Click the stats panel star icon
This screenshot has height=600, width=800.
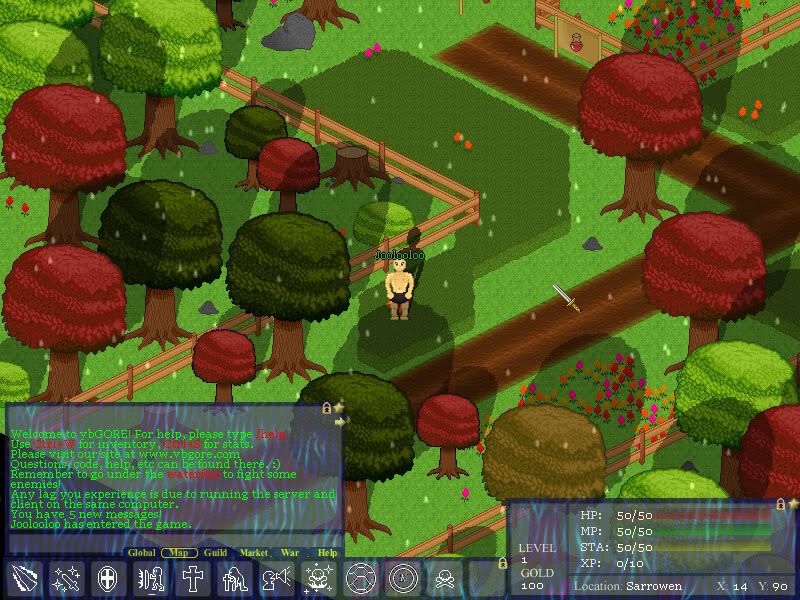tap(793, 504)
